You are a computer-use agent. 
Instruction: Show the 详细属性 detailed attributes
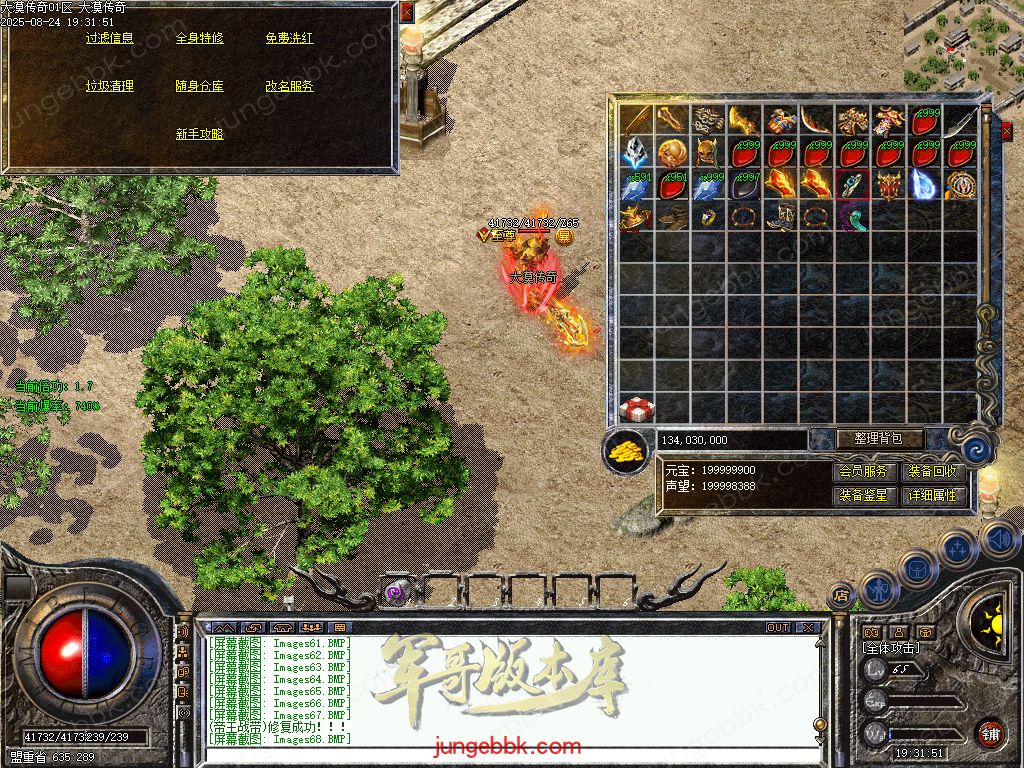point(932,495)
